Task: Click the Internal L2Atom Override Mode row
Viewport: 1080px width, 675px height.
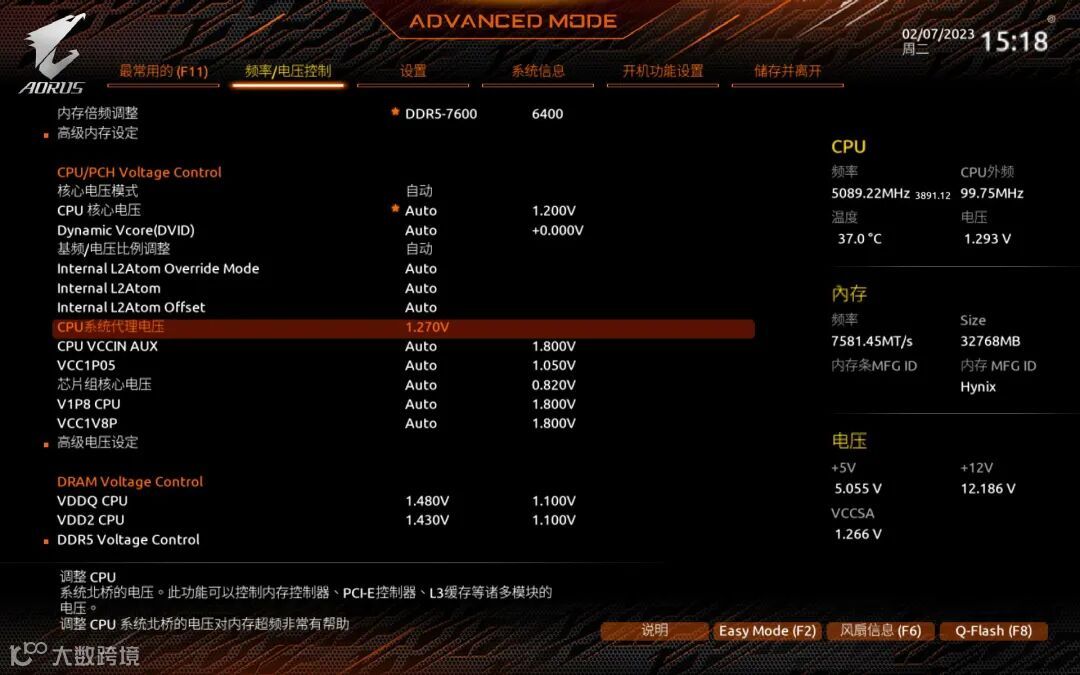Action: coord(158,269)
